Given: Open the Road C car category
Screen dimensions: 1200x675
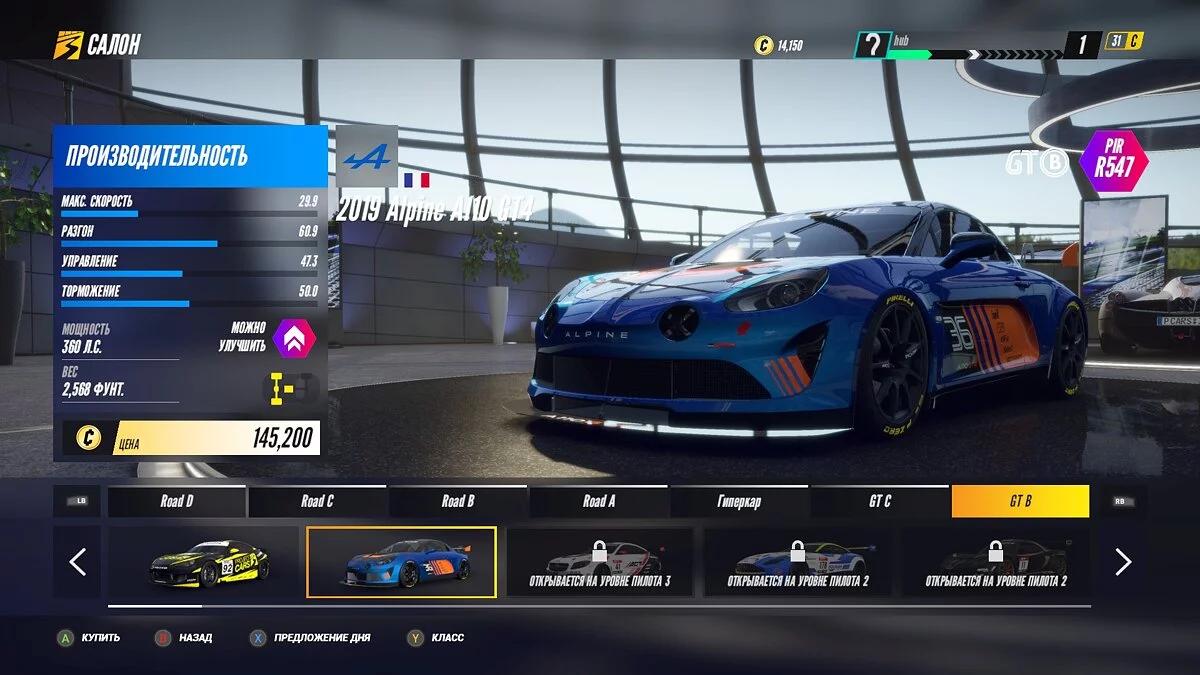Looking at the screenshot, I should click(317, 501).
